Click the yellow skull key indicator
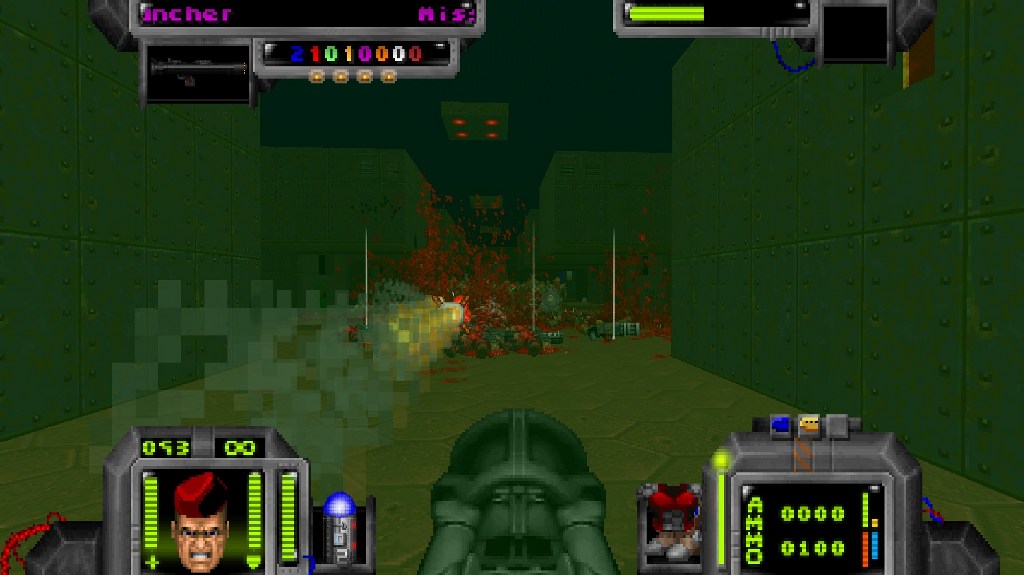Viewport: 1024px width, 575px height. pos(809,424)
